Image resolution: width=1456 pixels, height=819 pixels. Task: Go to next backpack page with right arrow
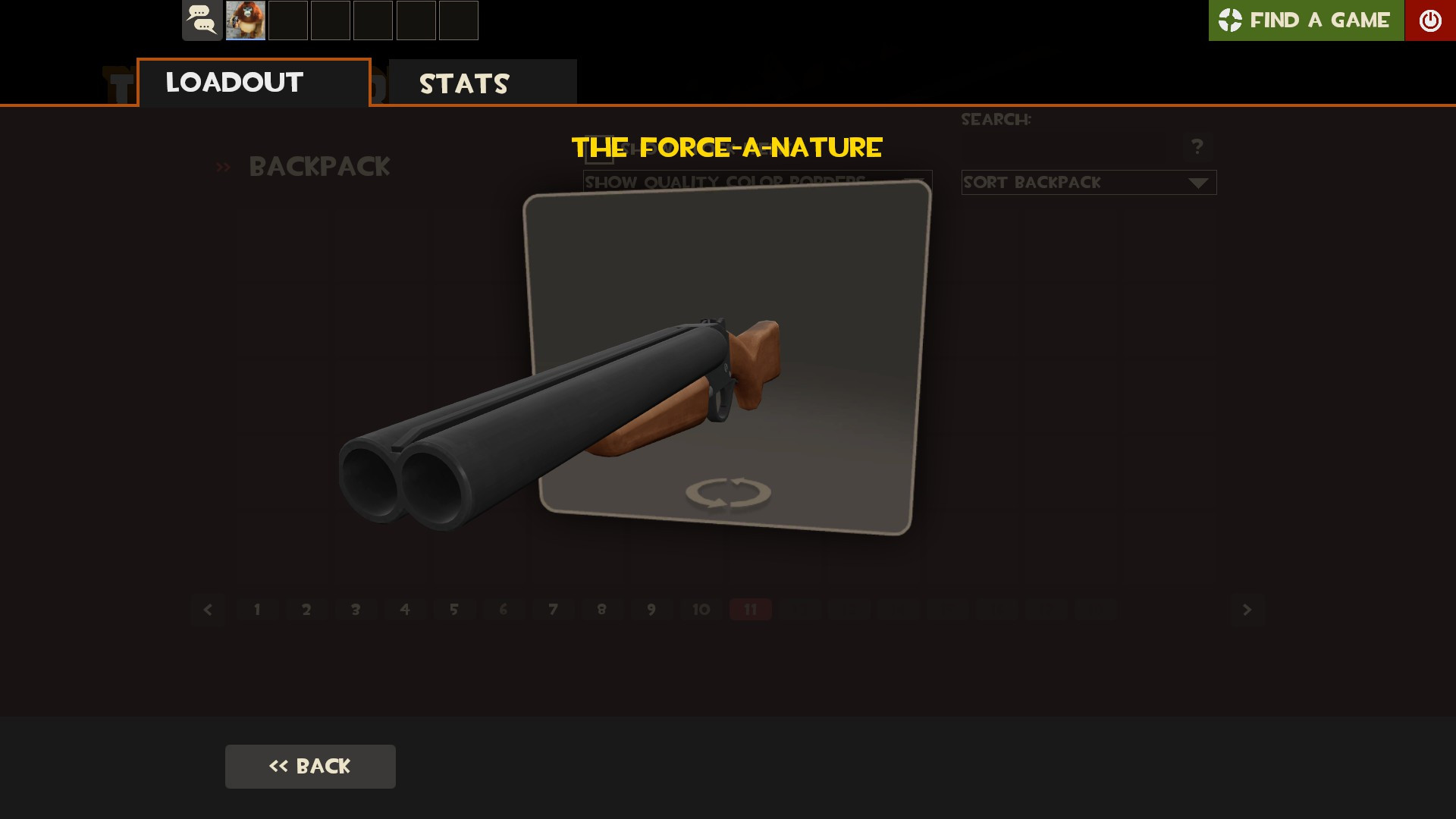(1246, 609)
